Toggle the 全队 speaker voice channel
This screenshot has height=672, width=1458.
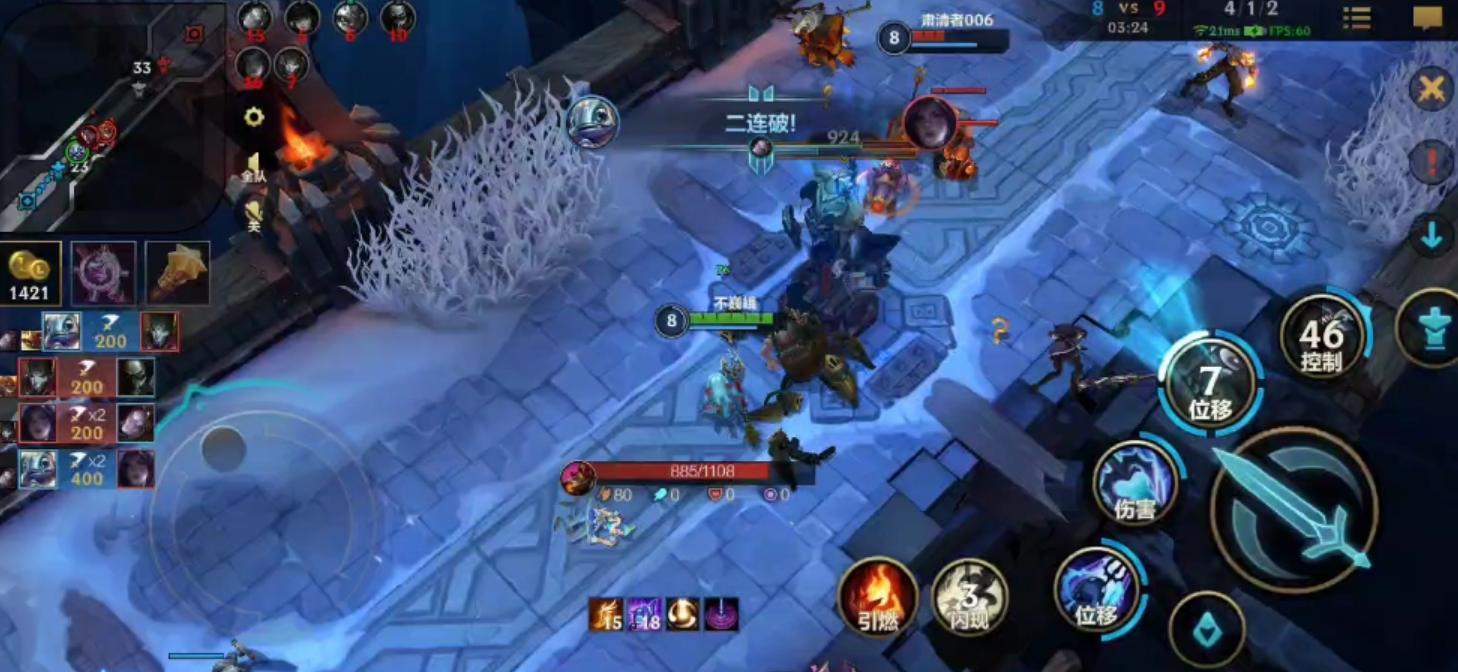click(254, 165)
